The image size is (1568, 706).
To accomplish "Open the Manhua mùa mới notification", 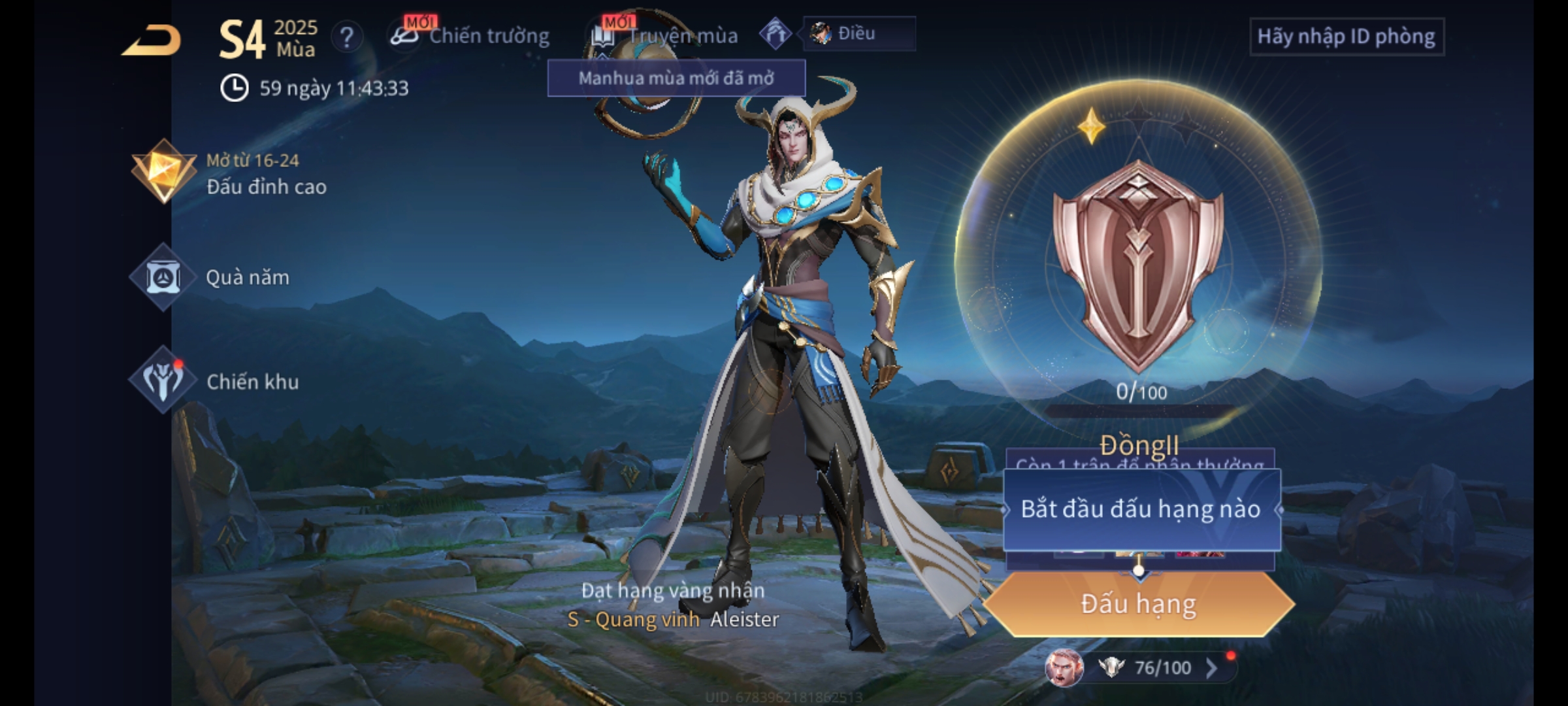I will click(x=676, y=78).
